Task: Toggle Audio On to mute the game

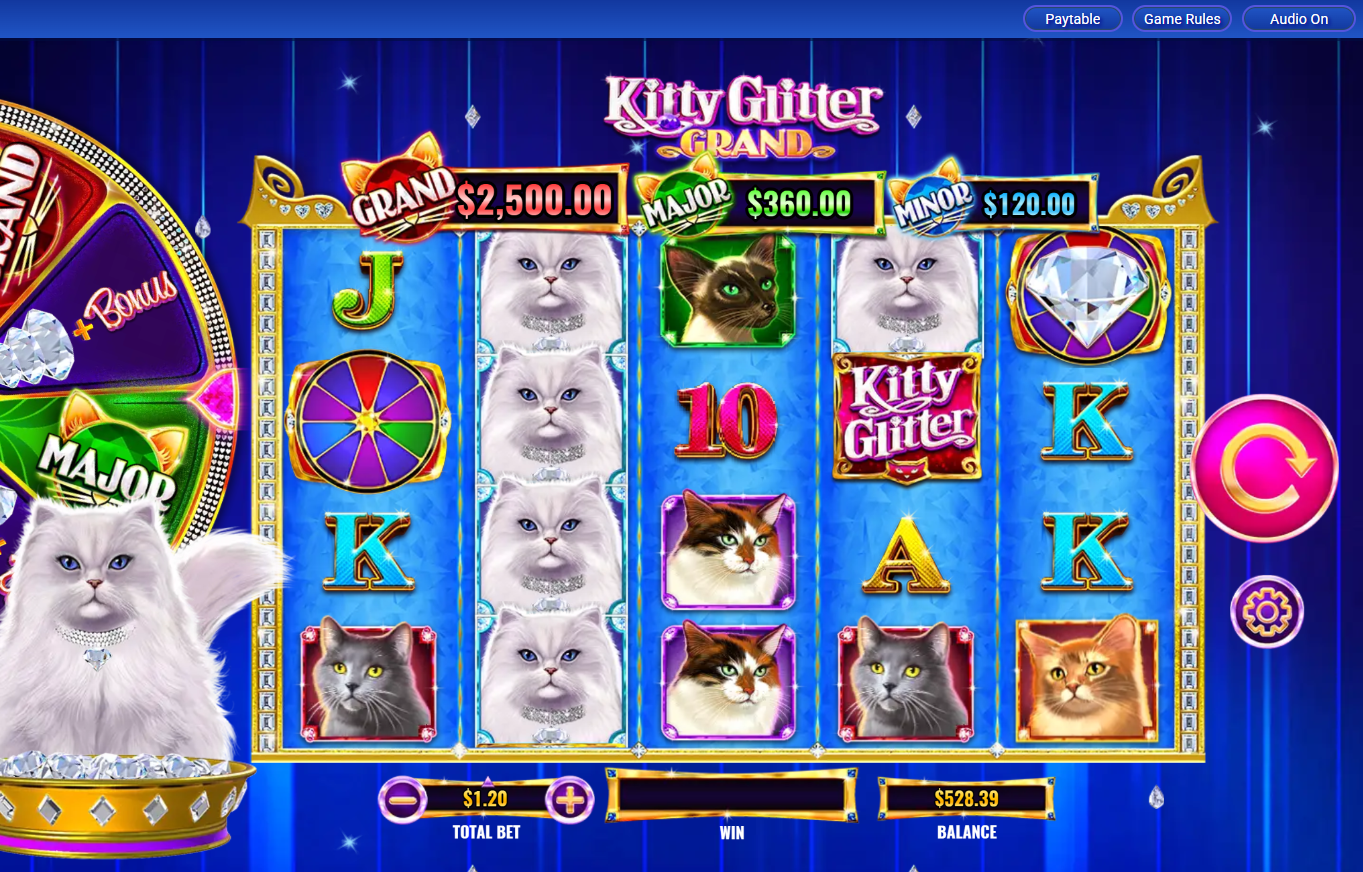Action: 1297,18
